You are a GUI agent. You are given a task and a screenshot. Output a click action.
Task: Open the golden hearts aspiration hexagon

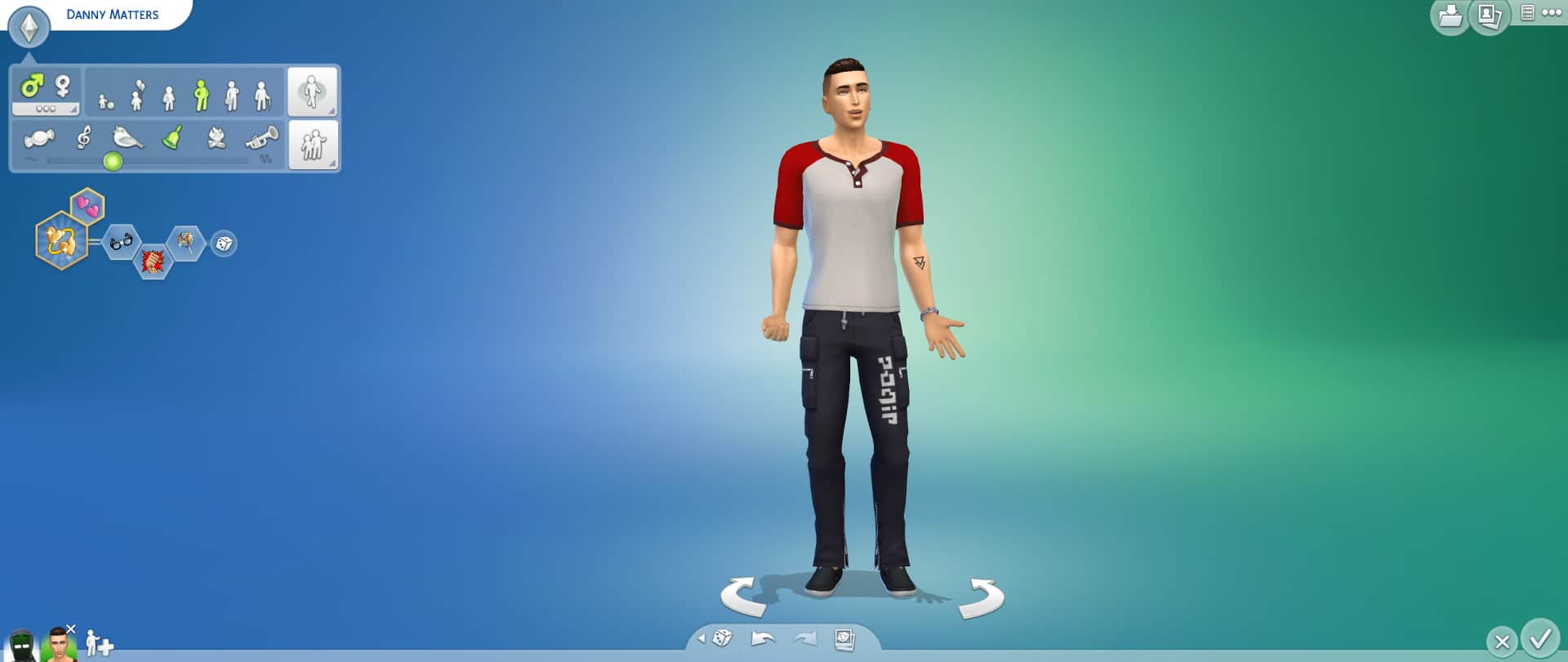61,240
